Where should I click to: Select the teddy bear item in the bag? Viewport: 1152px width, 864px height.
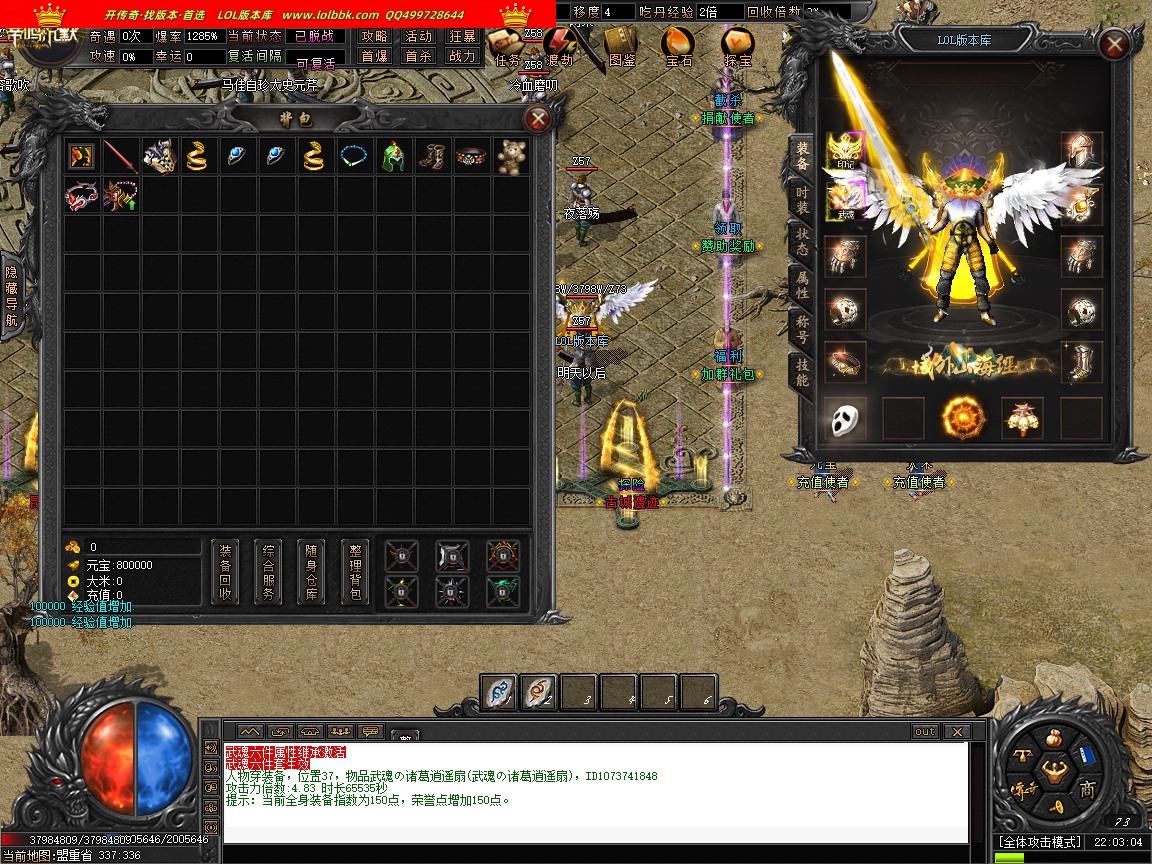[x=512, y=157]
